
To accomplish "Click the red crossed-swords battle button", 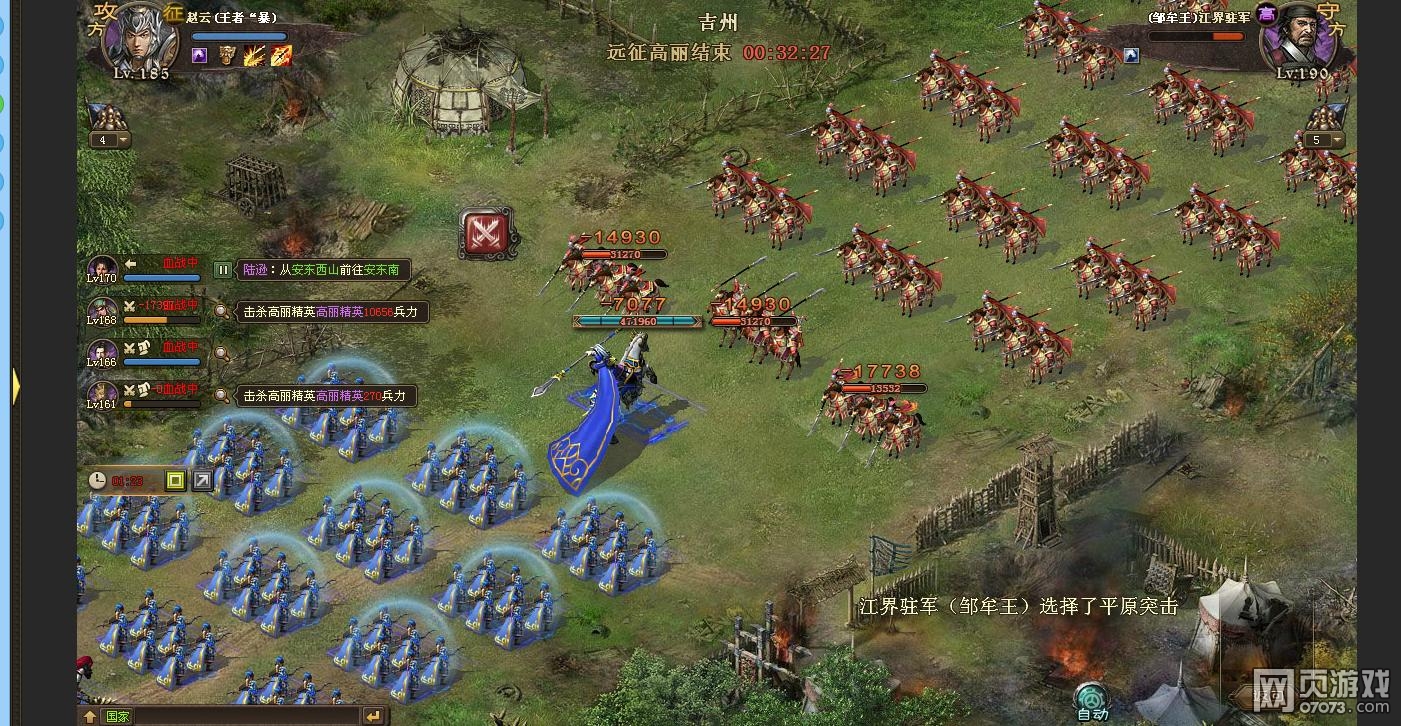I will coord(486,234).
